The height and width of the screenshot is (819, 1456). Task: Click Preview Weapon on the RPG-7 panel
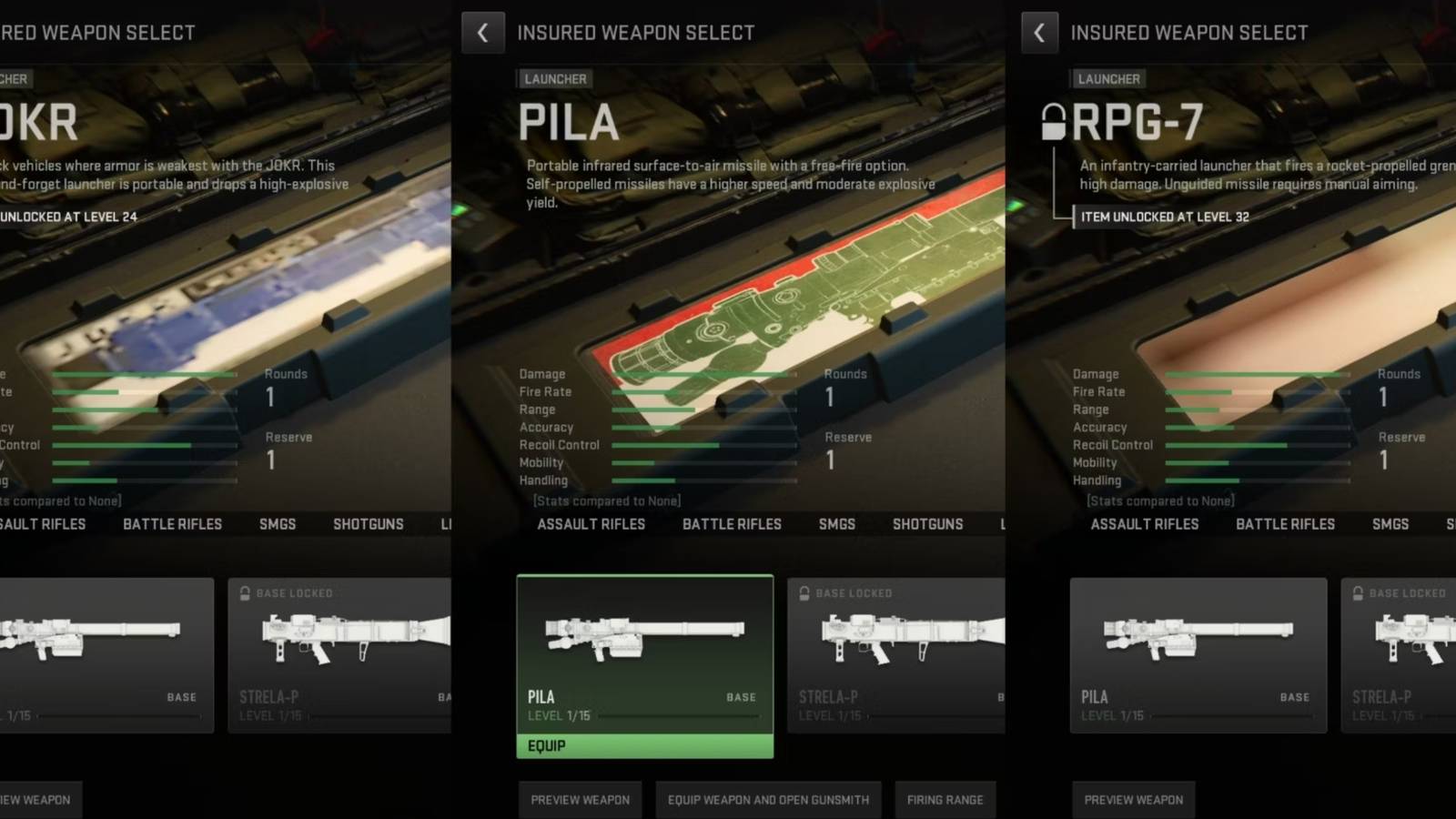point(1133,800)
